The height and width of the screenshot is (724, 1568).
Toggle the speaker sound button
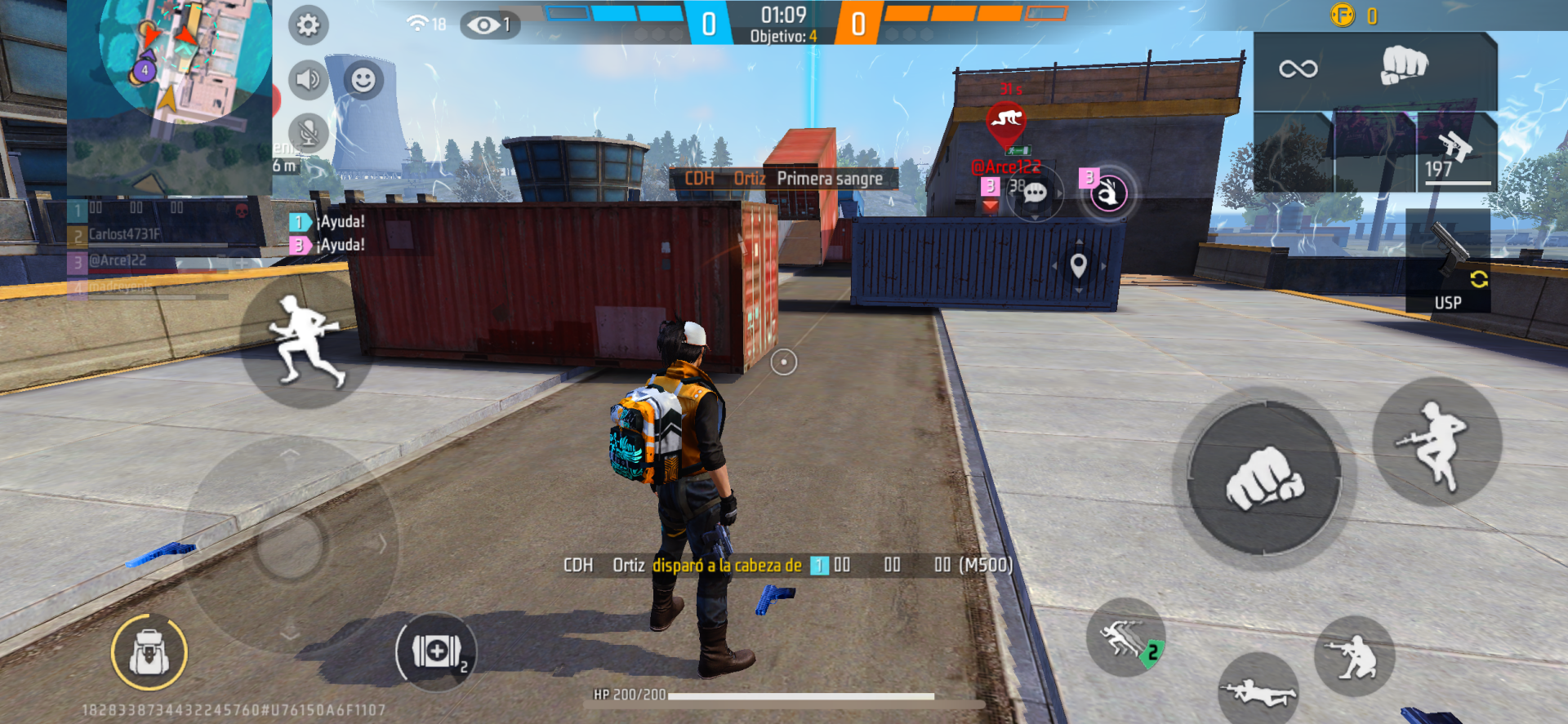(x=308, y=79)
